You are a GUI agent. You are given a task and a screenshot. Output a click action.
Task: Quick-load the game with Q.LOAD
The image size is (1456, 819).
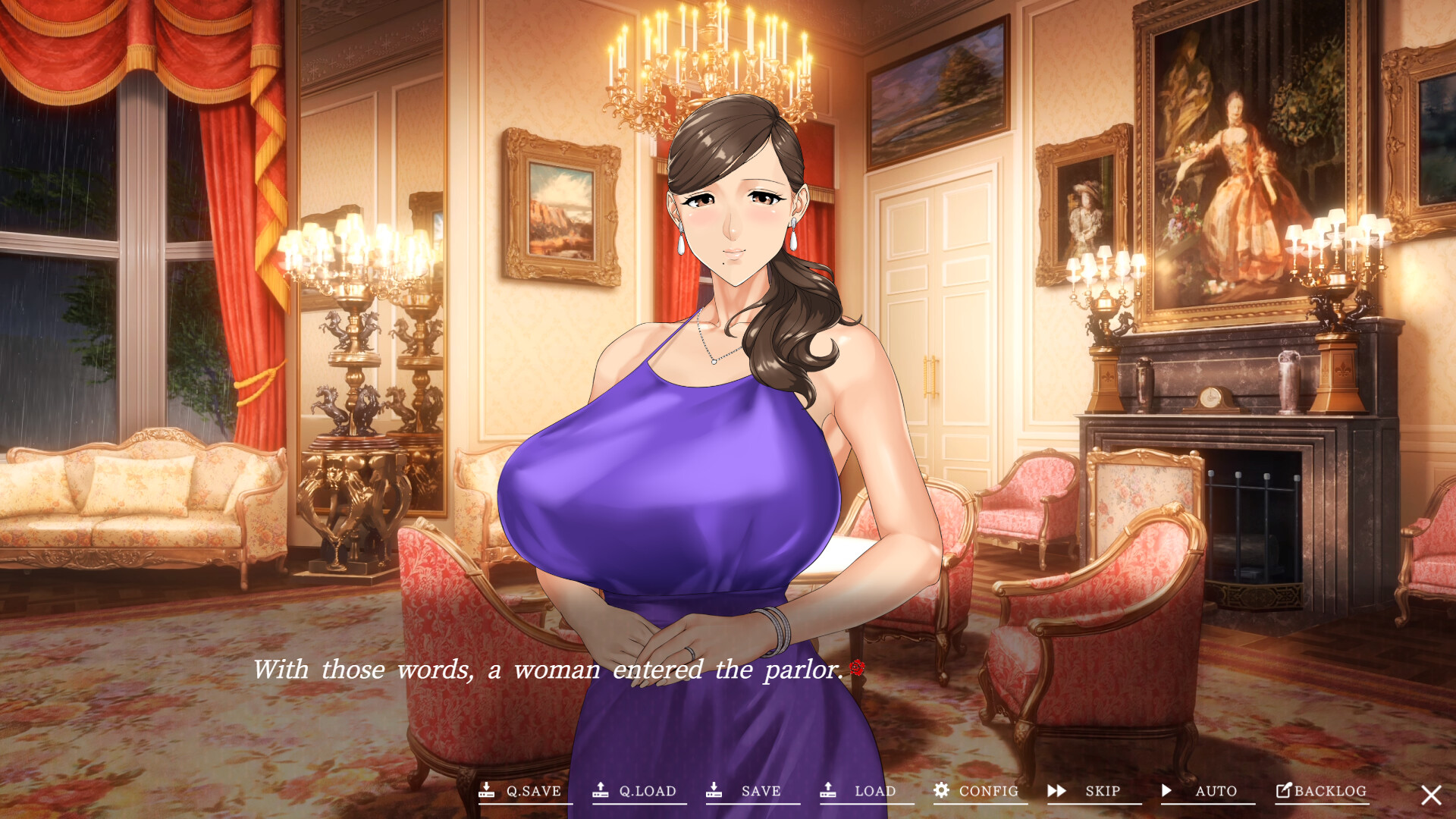646,791
